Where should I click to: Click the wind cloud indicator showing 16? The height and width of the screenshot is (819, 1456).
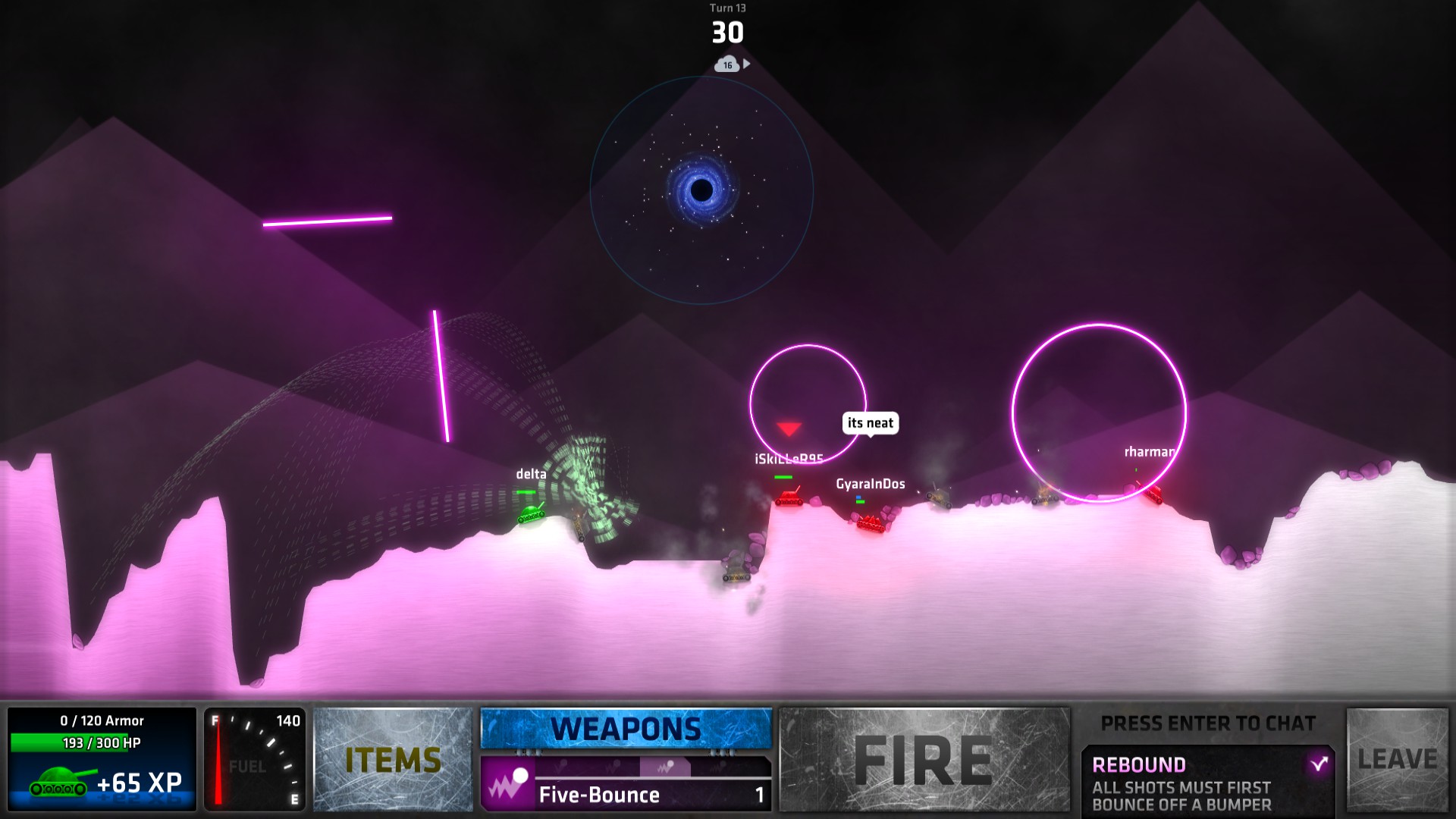point(726,66)
